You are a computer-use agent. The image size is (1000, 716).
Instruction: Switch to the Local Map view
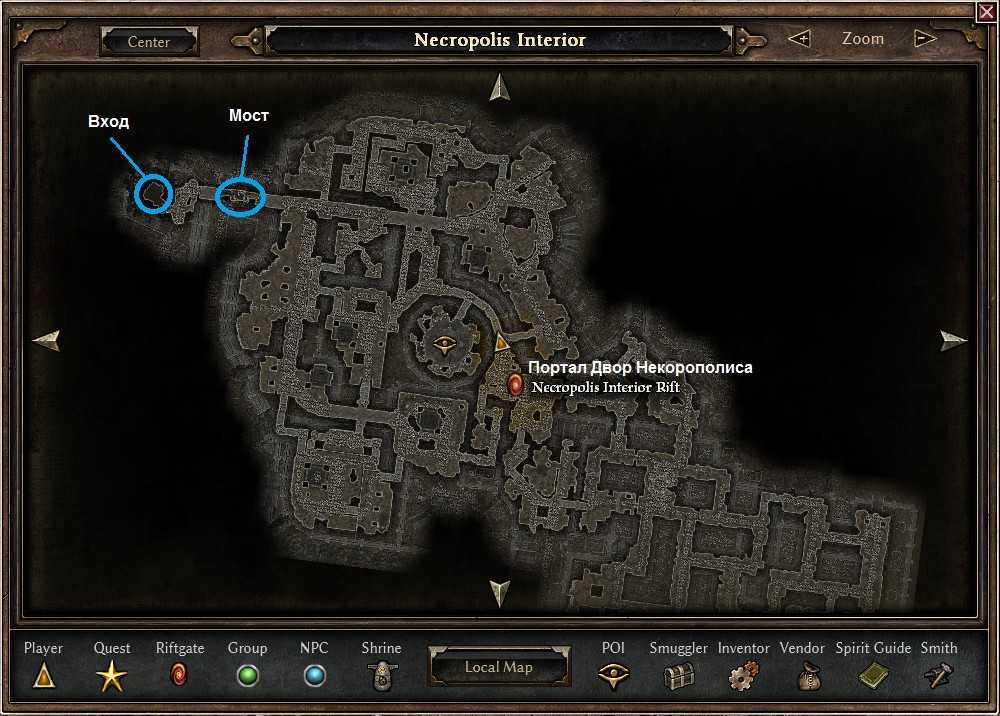[498, 667]
